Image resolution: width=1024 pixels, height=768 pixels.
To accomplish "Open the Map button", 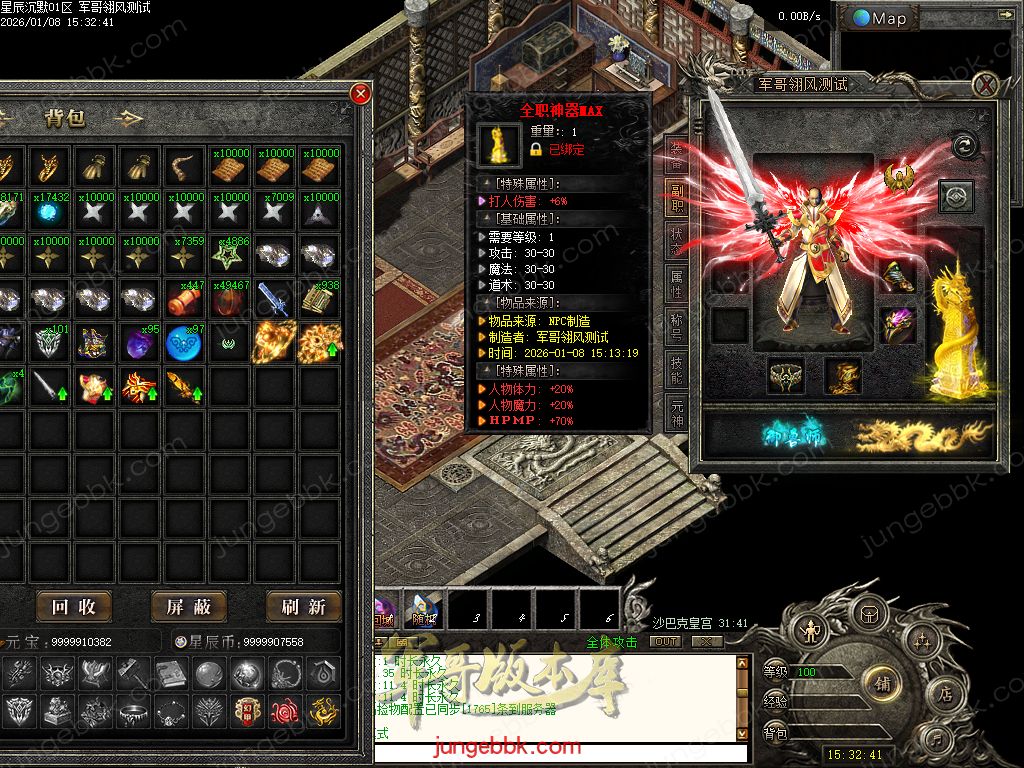I will point(880,18).
